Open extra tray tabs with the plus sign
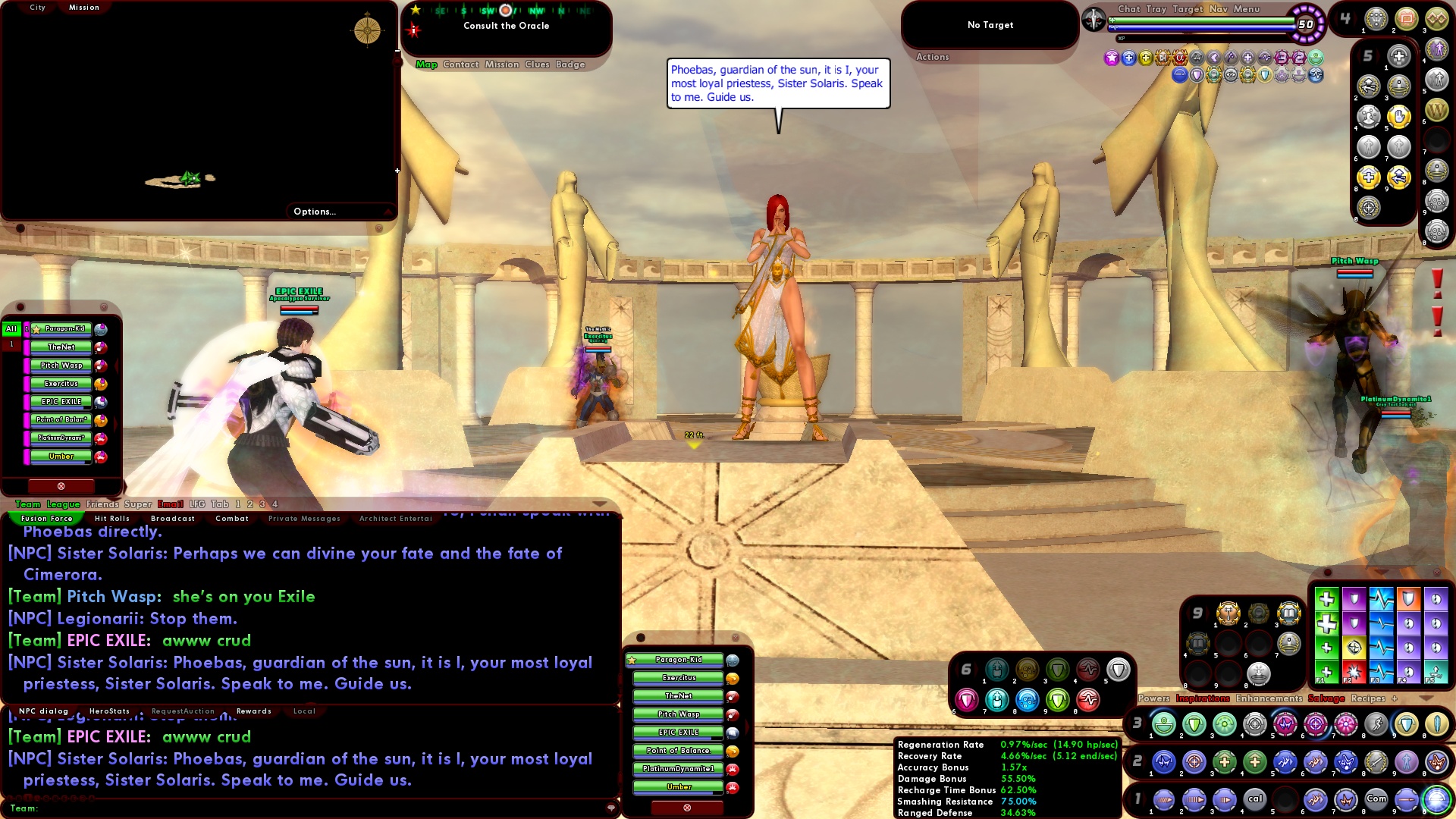The width and height of the screenshot is (1456, 819). click(1394, 698)
